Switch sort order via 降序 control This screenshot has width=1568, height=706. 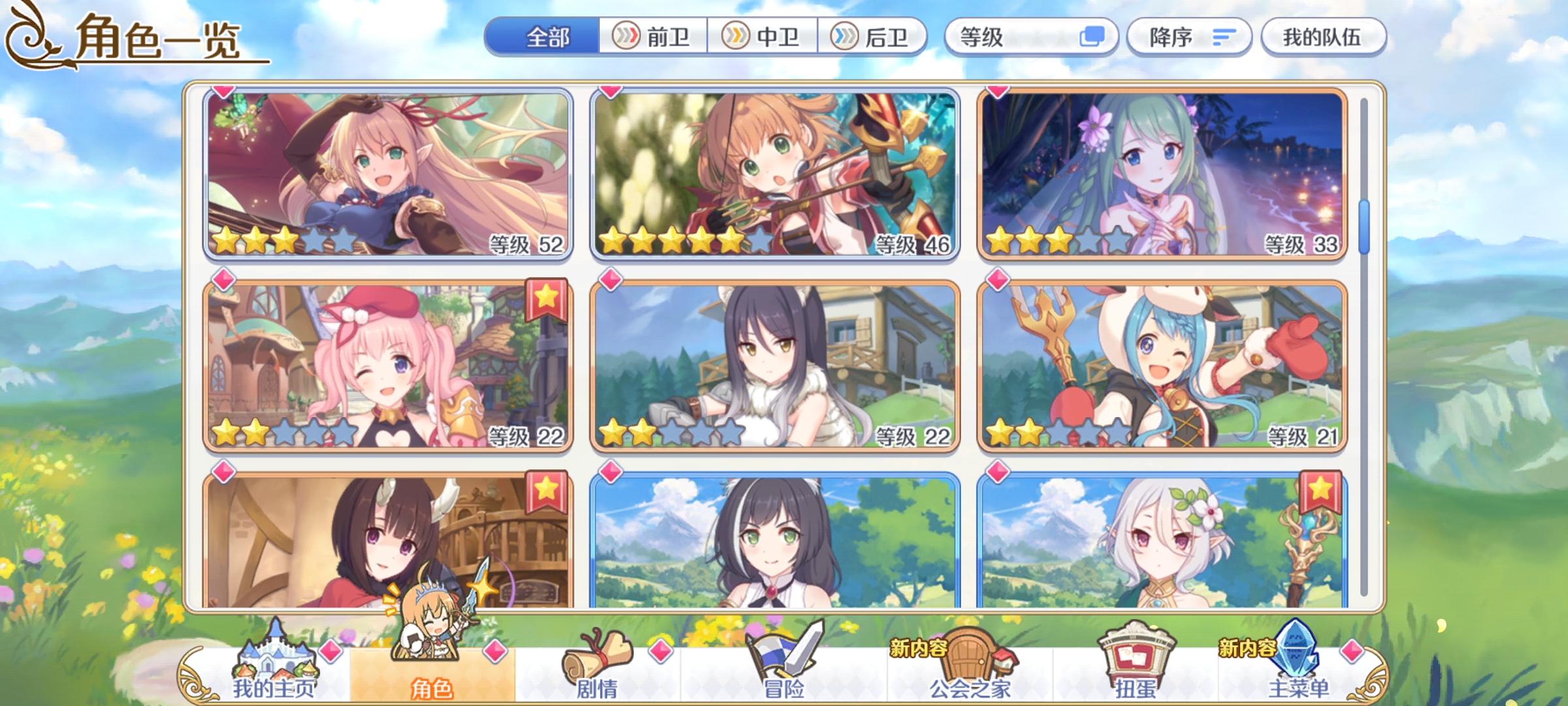click(x=1189, y=37)
